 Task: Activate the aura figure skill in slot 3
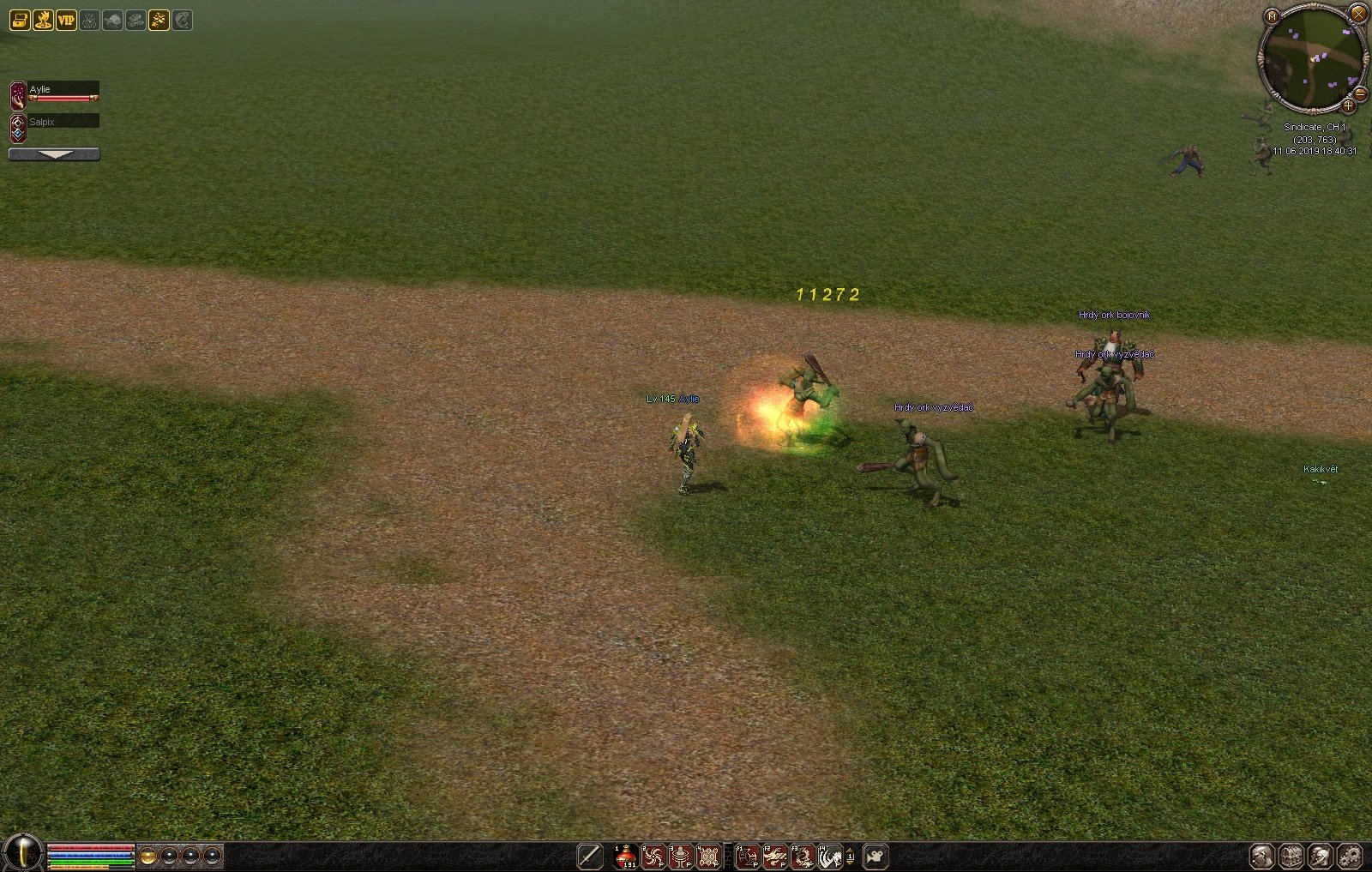[681, 856]
